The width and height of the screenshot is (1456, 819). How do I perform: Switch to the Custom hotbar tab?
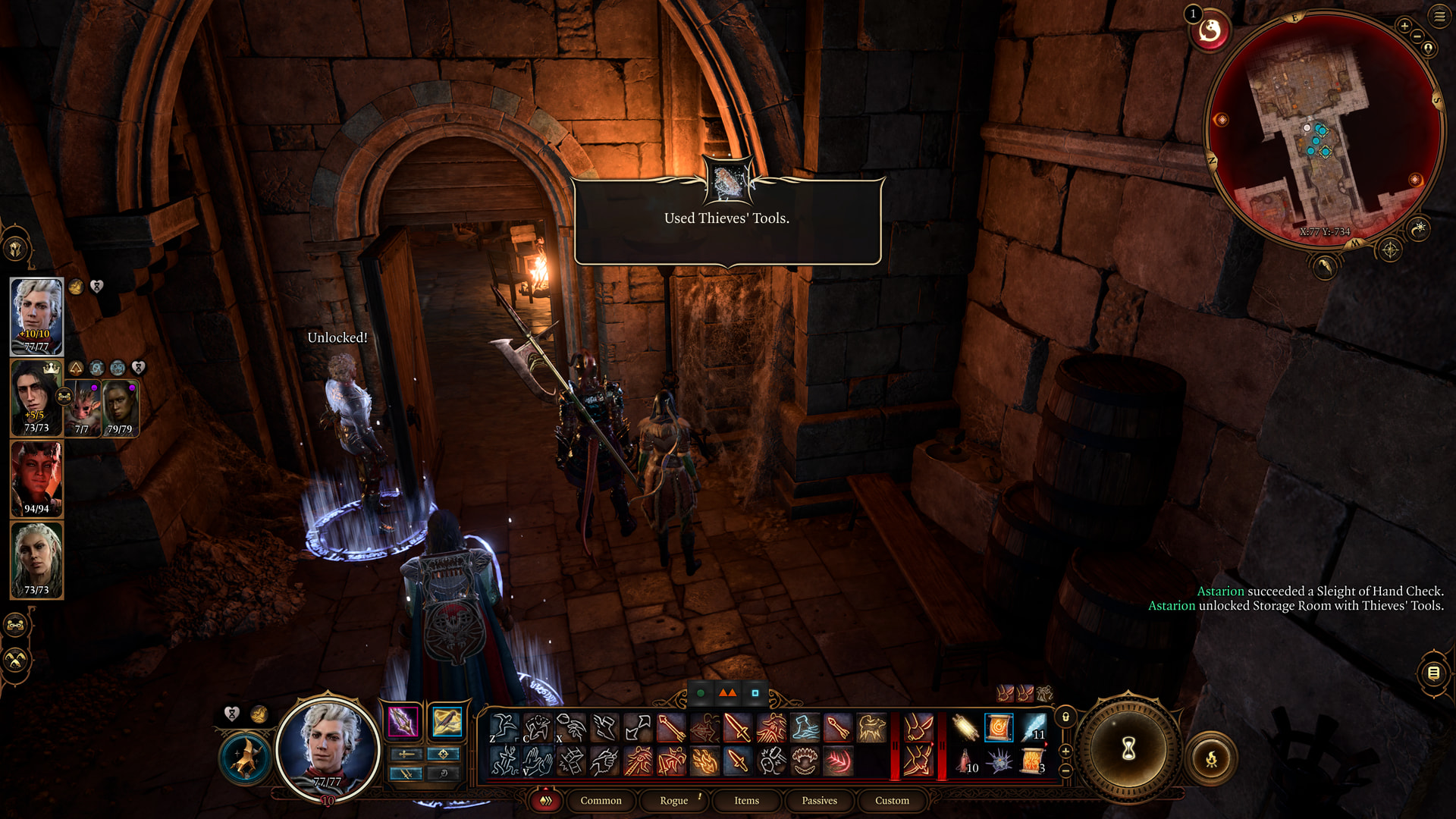click(892, 801)
